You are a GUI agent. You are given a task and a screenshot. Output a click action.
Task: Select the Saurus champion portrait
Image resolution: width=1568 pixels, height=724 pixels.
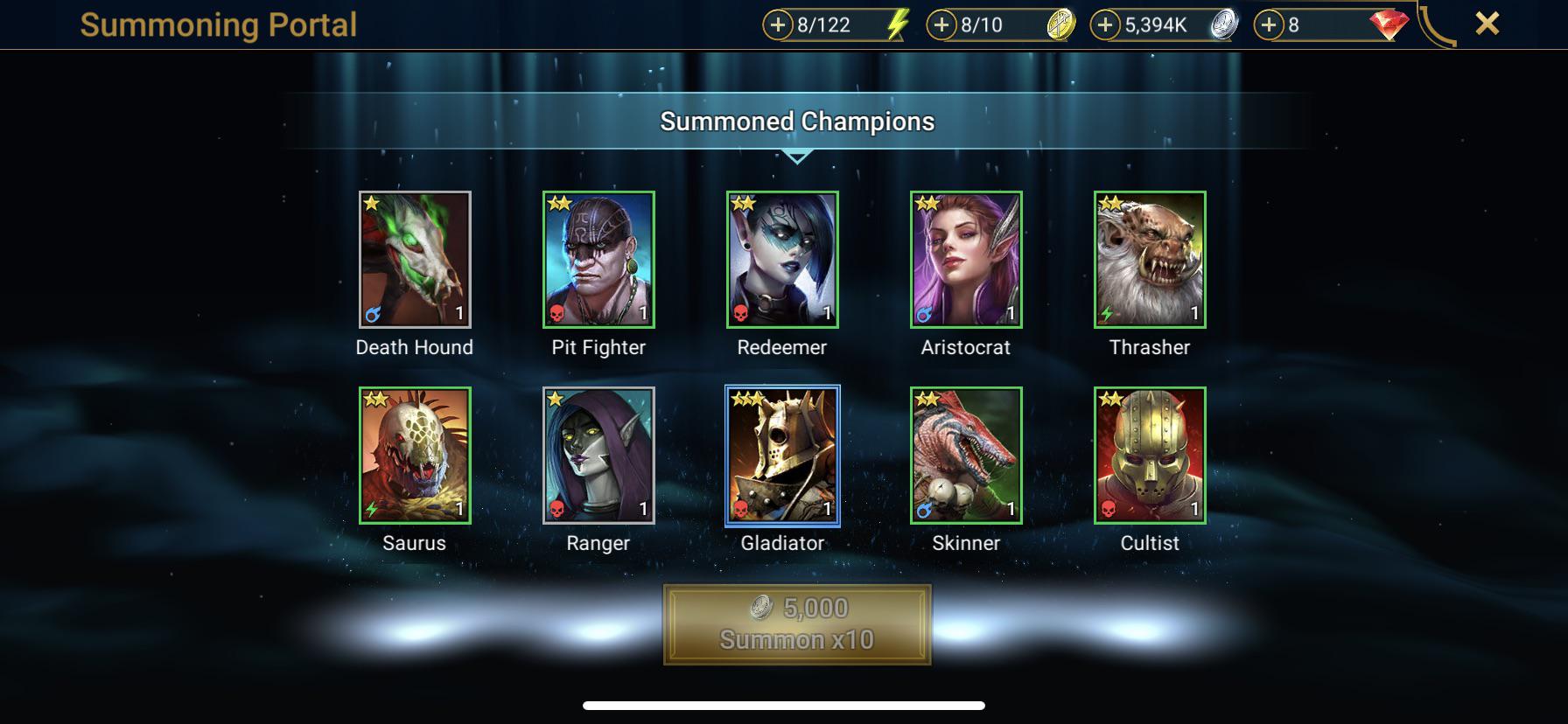pyautogui.click(x=415, y=456)
